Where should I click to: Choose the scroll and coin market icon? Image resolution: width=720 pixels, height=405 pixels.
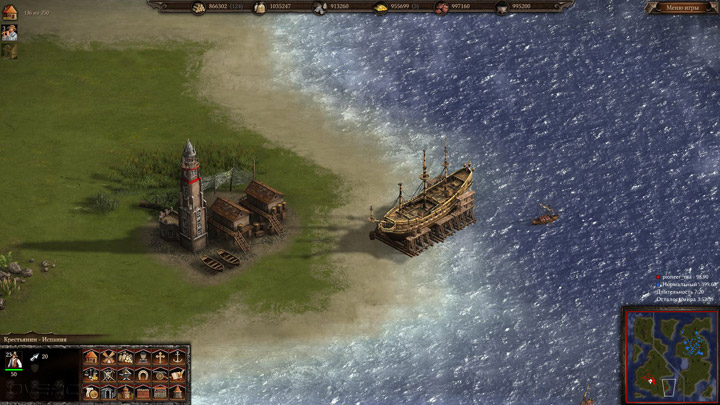(91, 393)
